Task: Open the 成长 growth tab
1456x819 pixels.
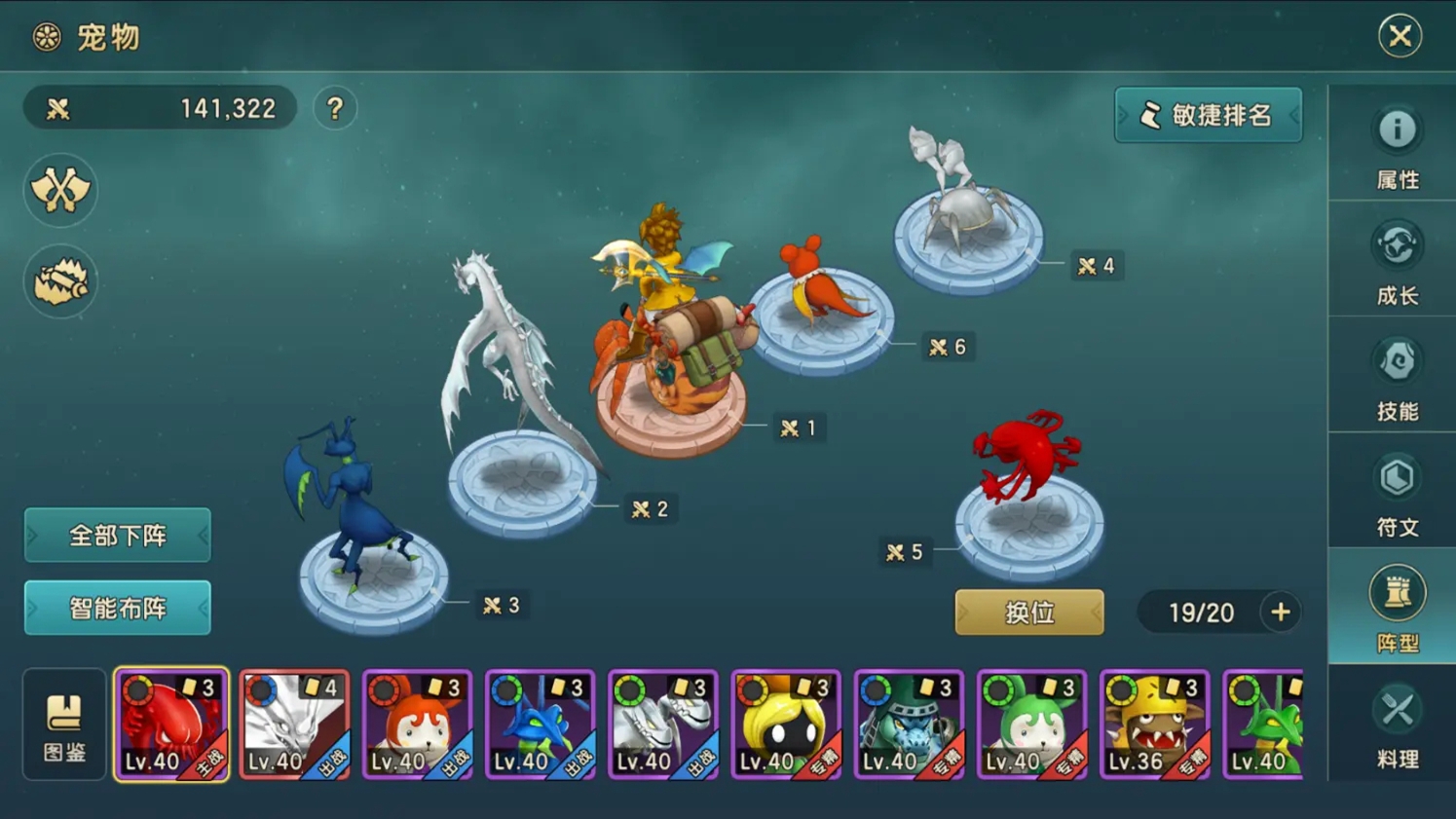Action: 1397,262
